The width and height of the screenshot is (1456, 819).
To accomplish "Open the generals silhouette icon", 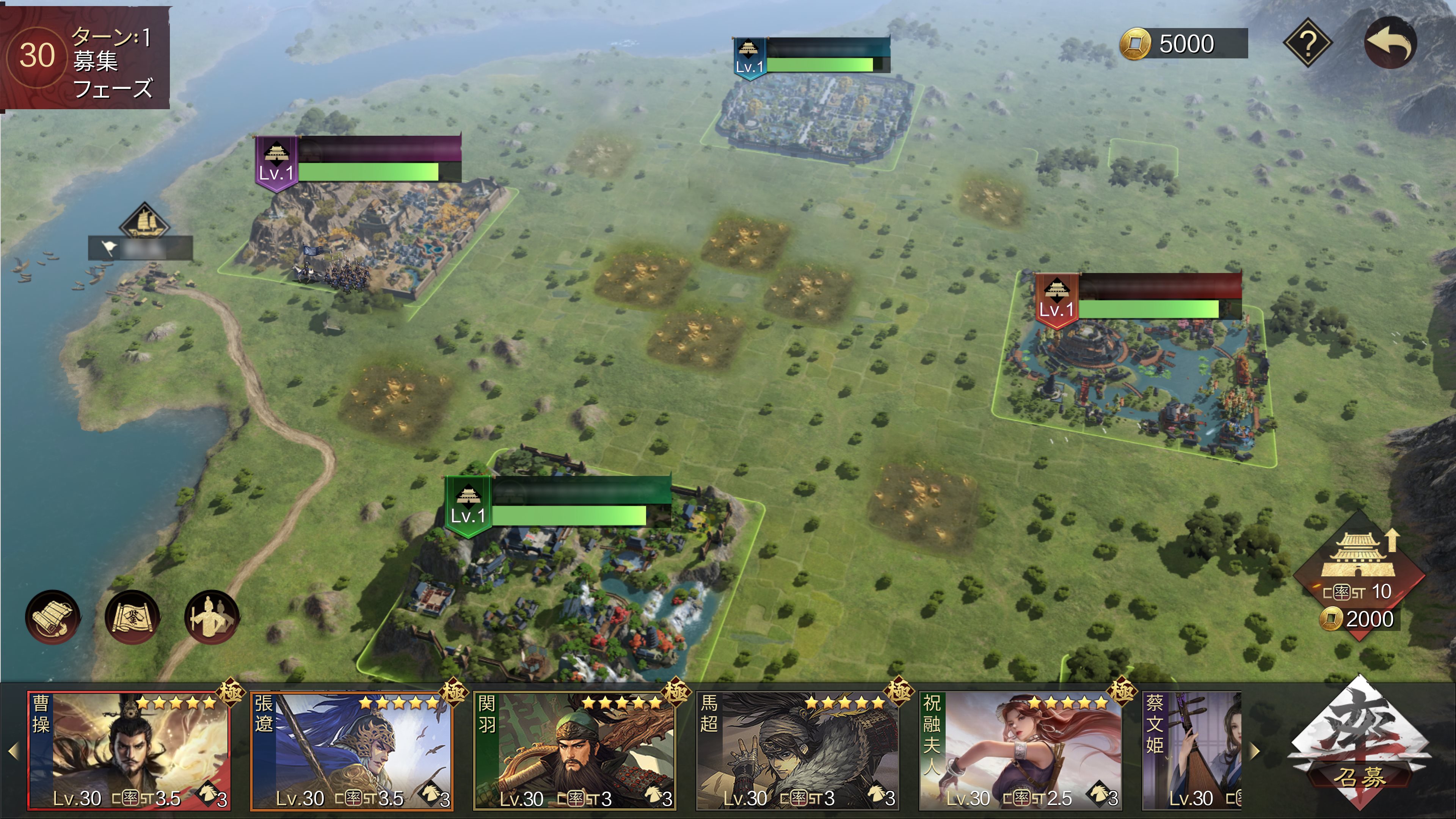I will click(212, 617).
